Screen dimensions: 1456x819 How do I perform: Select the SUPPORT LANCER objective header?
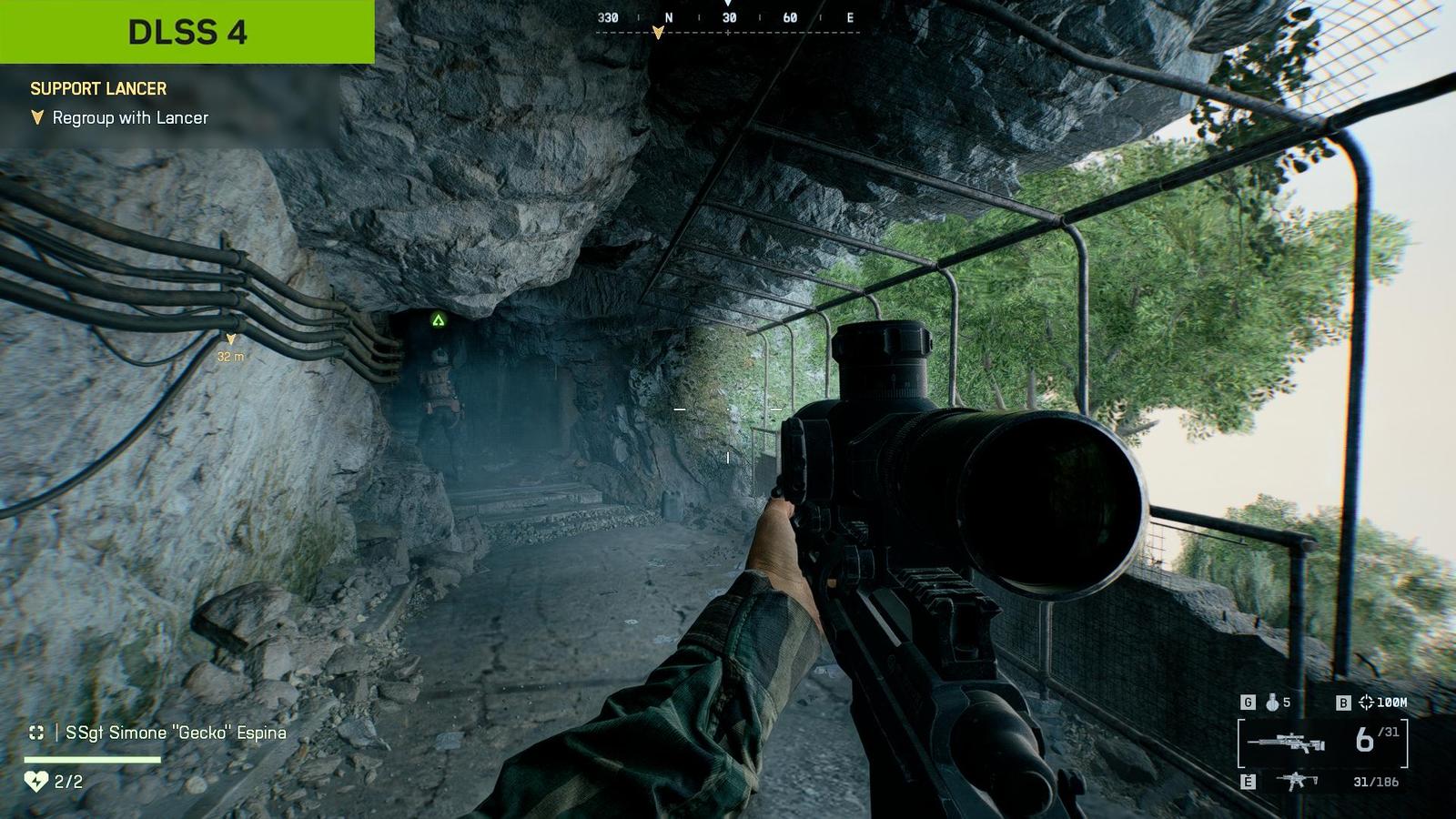click(98, 89)
